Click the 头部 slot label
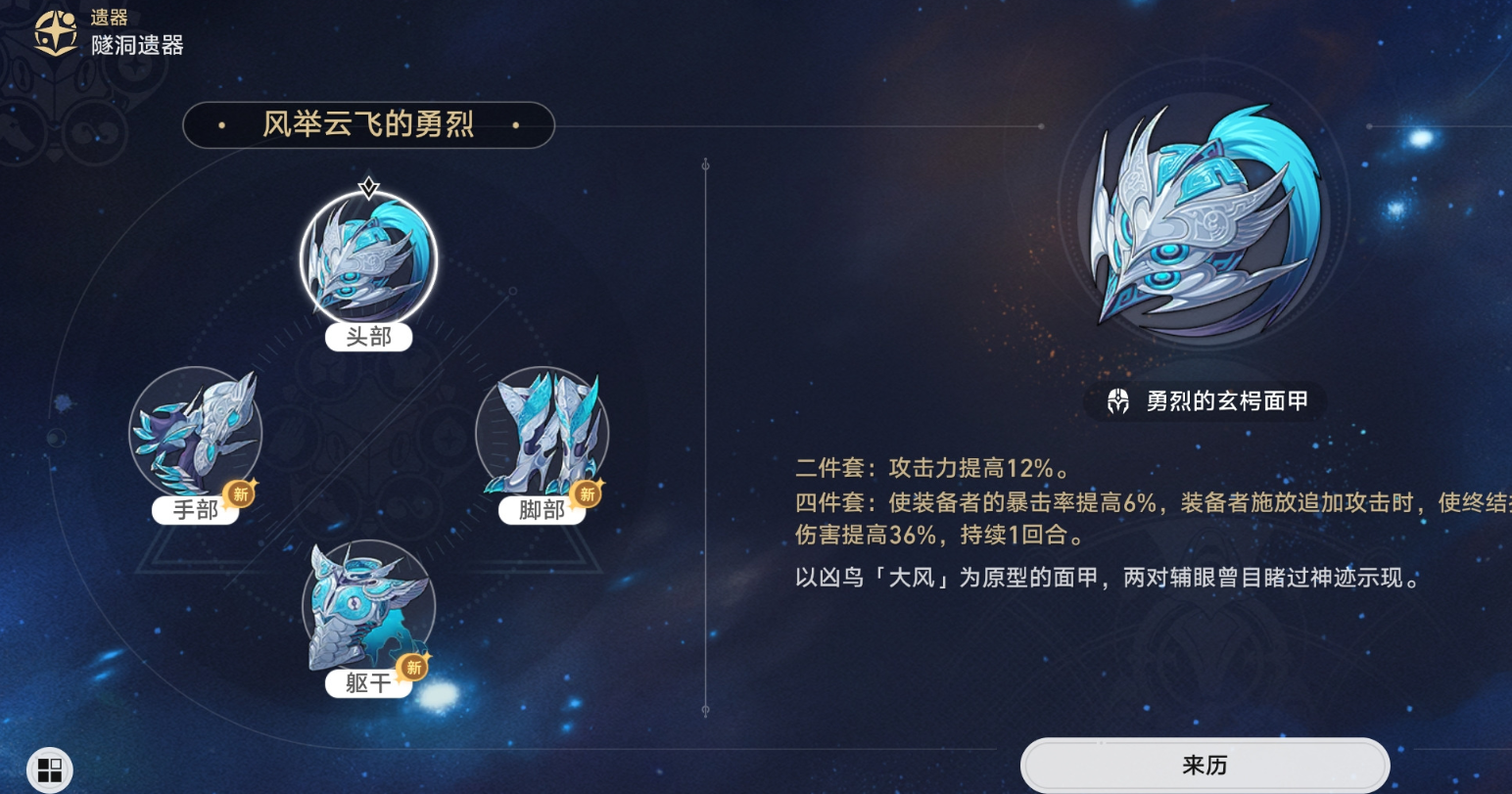This screenshot has height=794, width=1512. 367,337
